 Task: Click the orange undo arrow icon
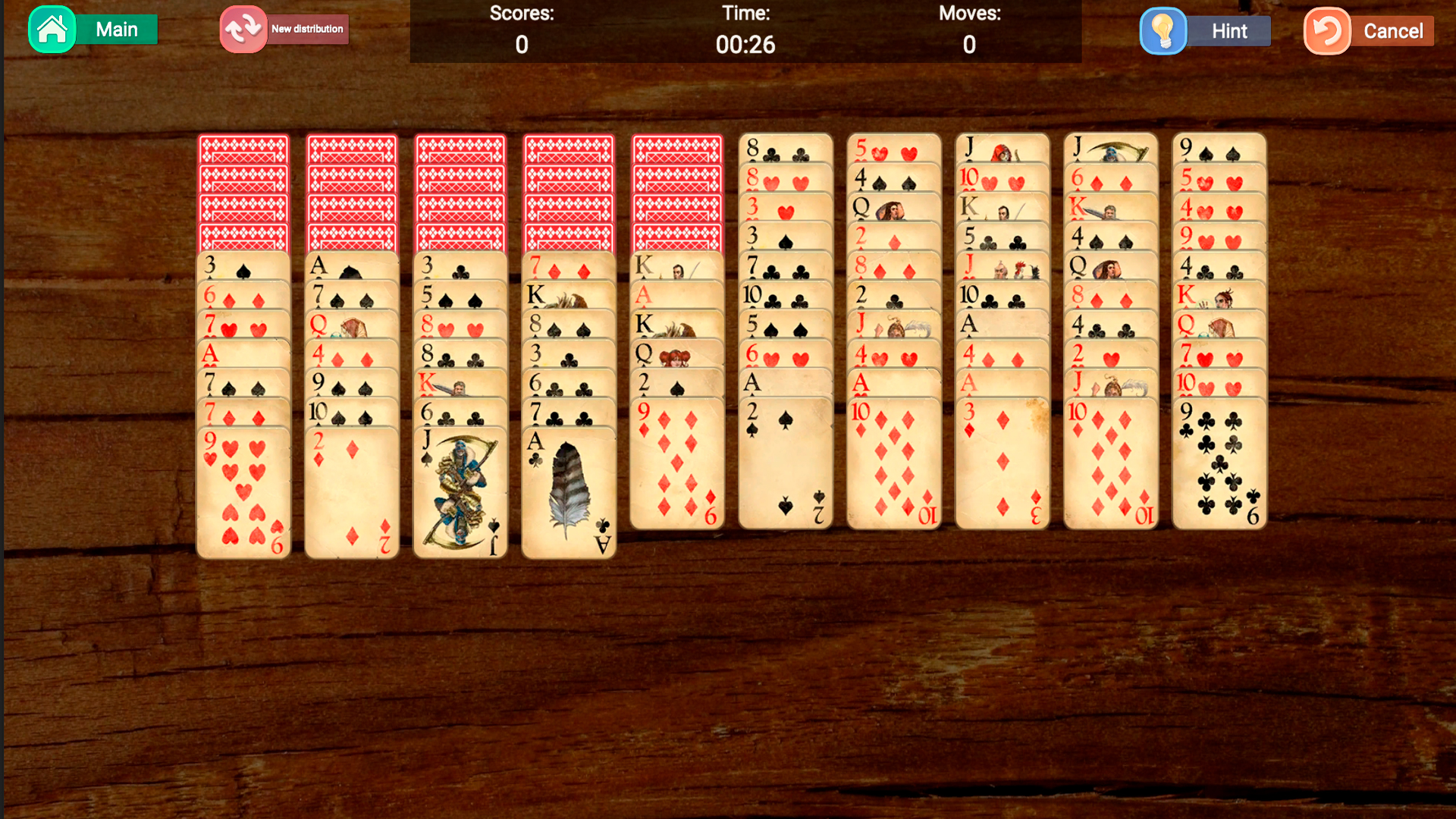[1326, 31]
